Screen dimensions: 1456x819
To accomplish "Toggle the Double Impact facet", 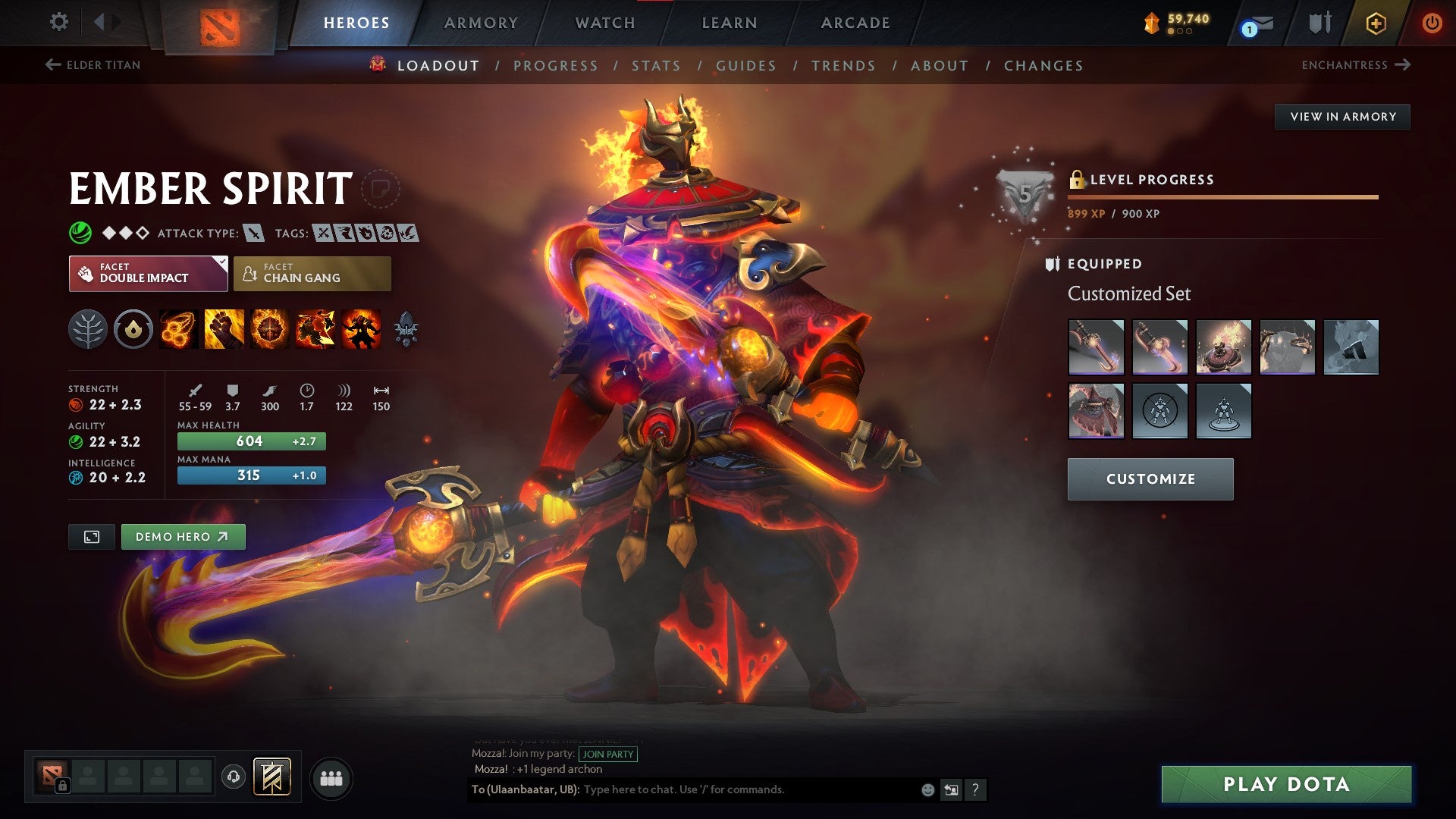I will [146, 273].
